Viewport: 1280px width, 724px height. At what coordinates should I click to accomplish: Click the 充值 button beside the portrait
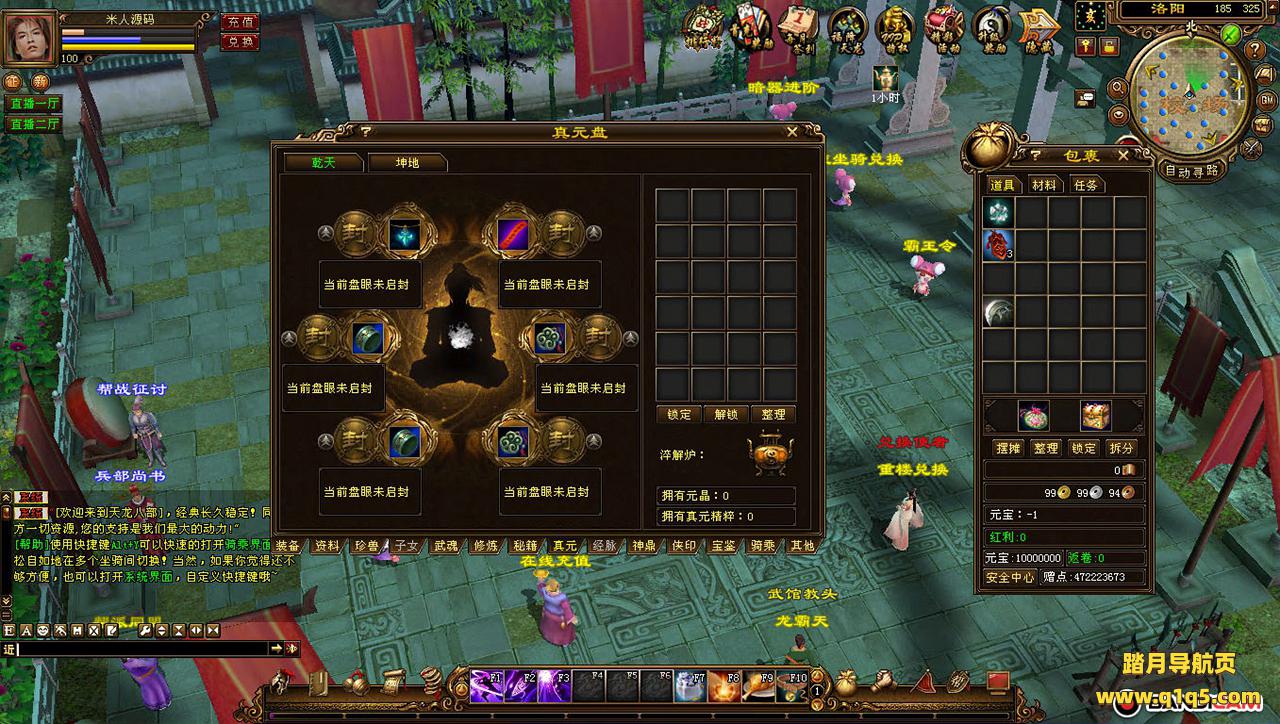239,21
